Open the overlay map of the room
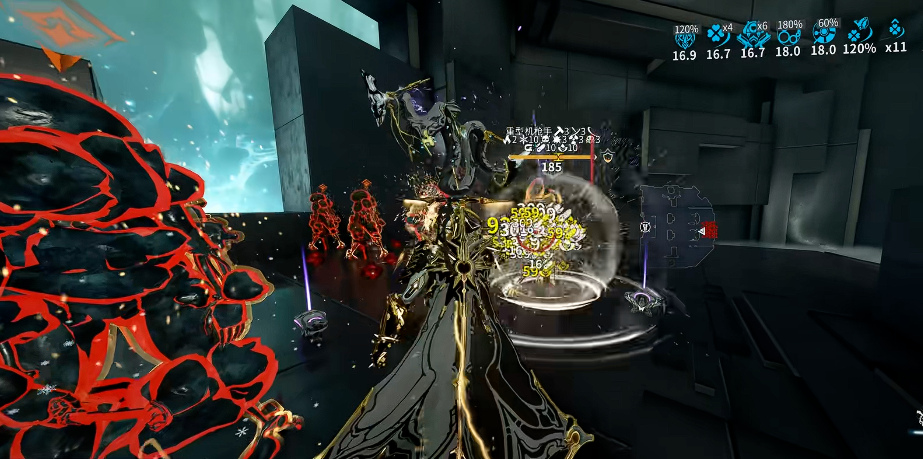This screenshot has height=459, width=923. 678,230
